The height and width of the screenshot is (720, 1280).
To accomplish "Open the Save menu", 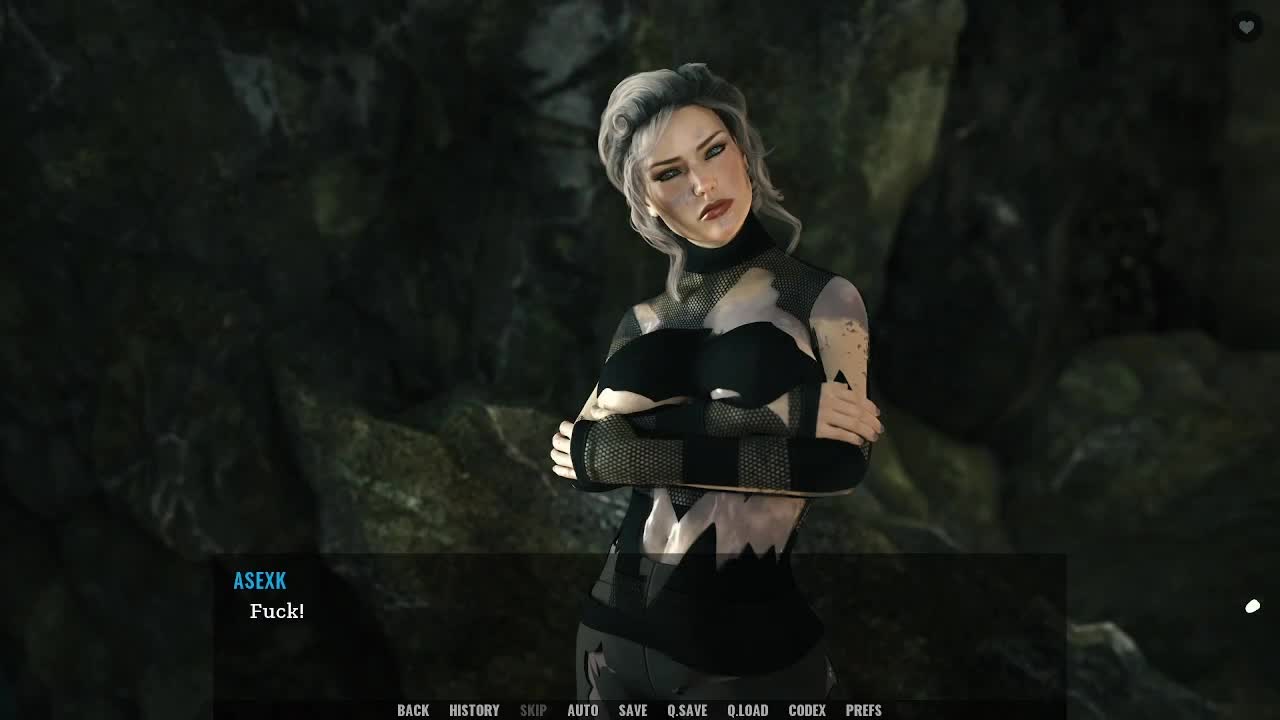I will coord(633,710).
